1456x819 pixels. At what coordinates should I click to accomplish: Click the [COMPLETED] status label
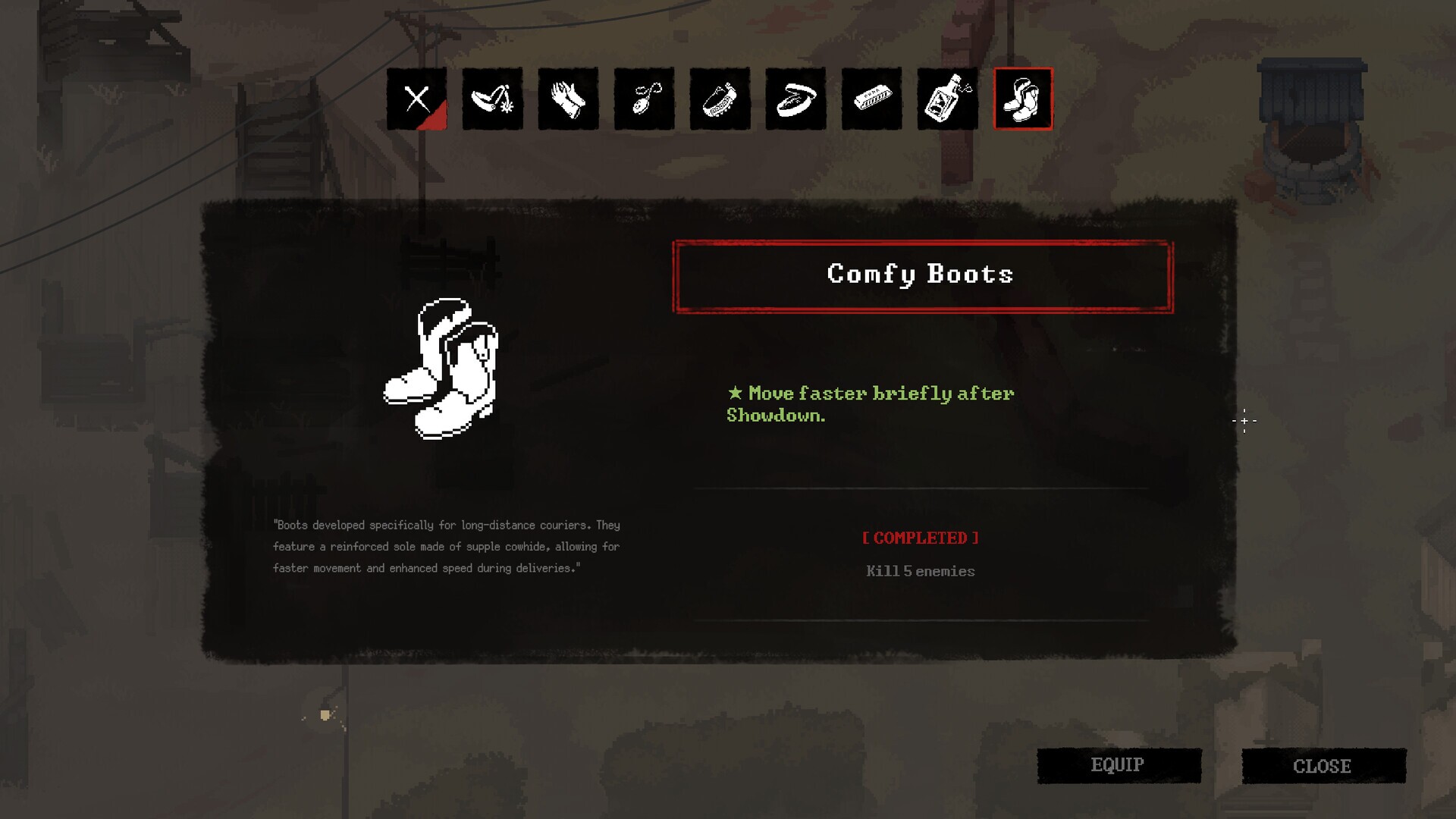coord(920,538)
